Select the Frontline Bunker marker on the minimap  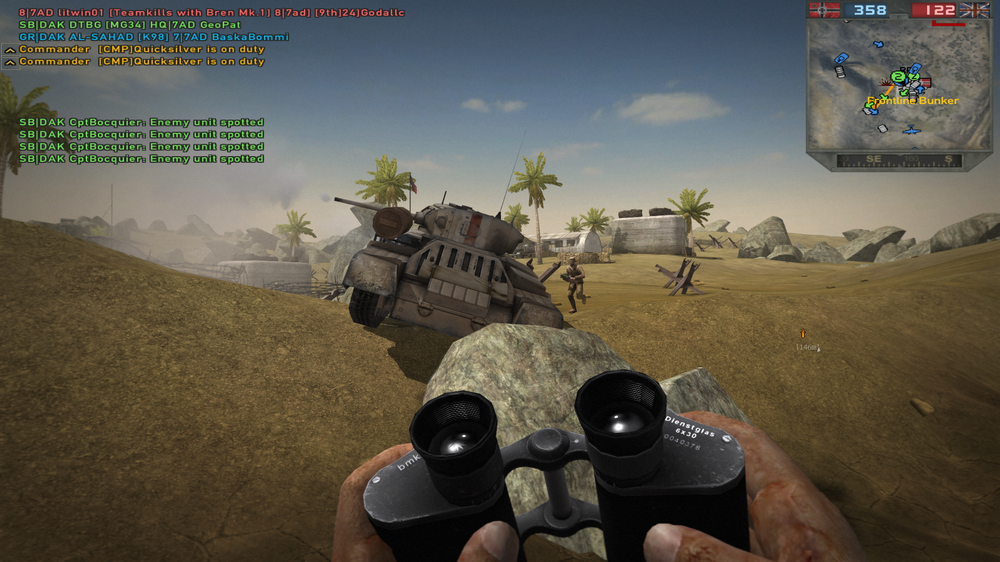[x=912, y=101]
